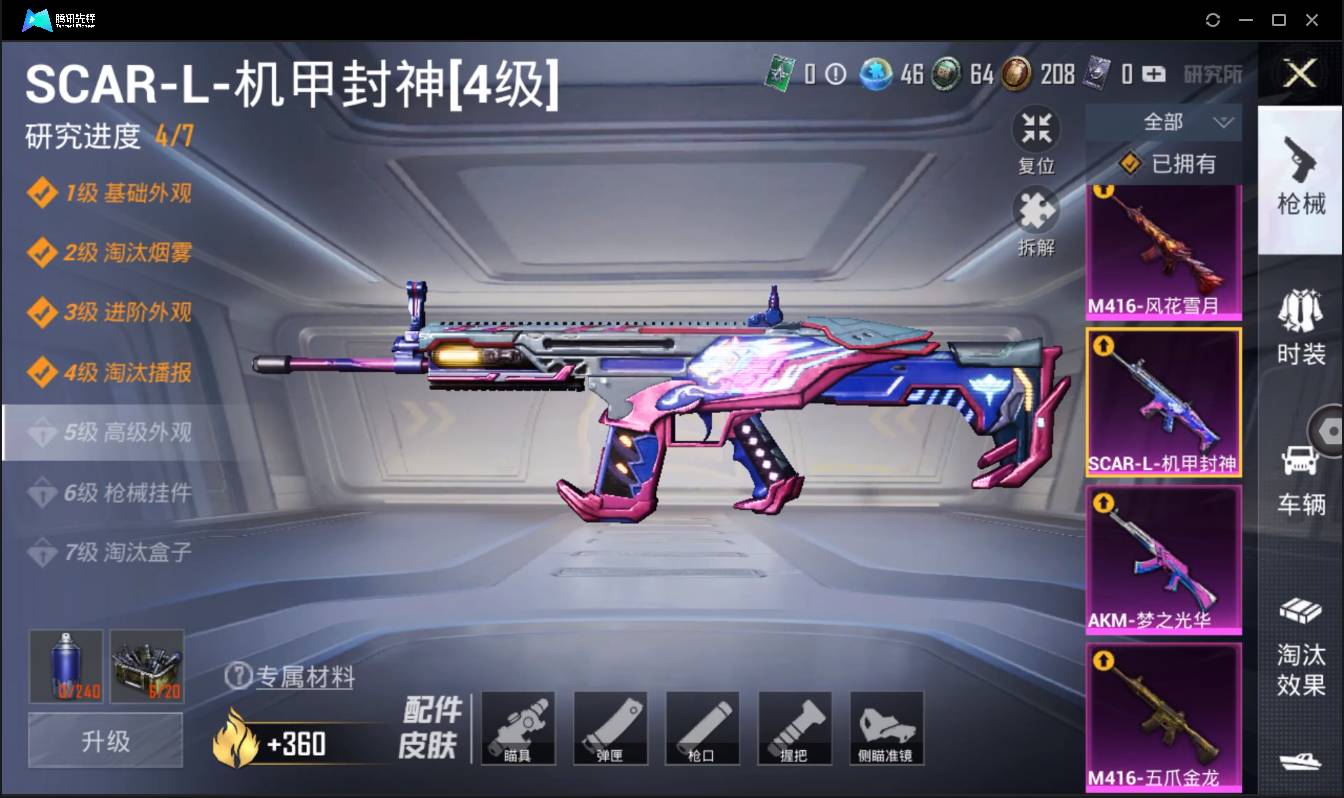Click the 复位 reset view icon

click(x=1036, y=128)
